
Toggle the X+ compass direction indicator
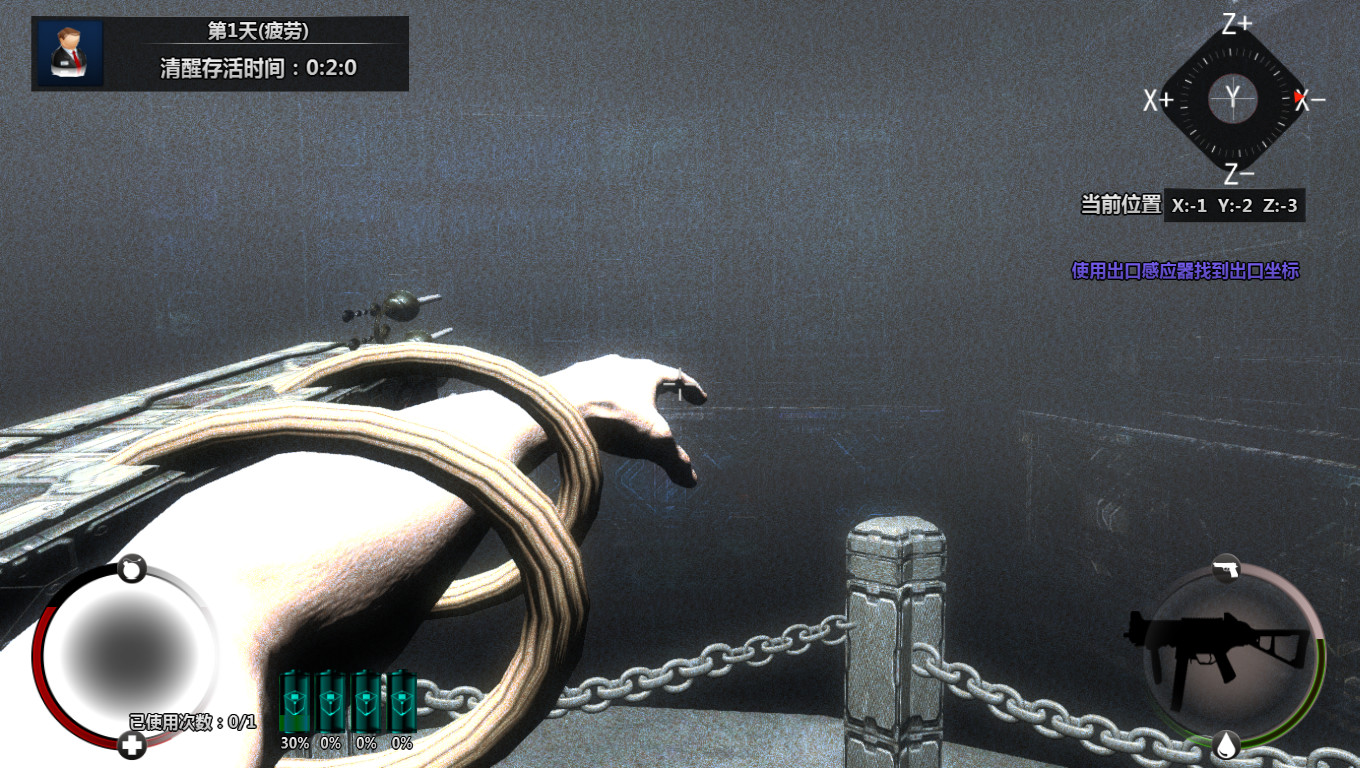pyautogui.click(x=1160, y=100)
